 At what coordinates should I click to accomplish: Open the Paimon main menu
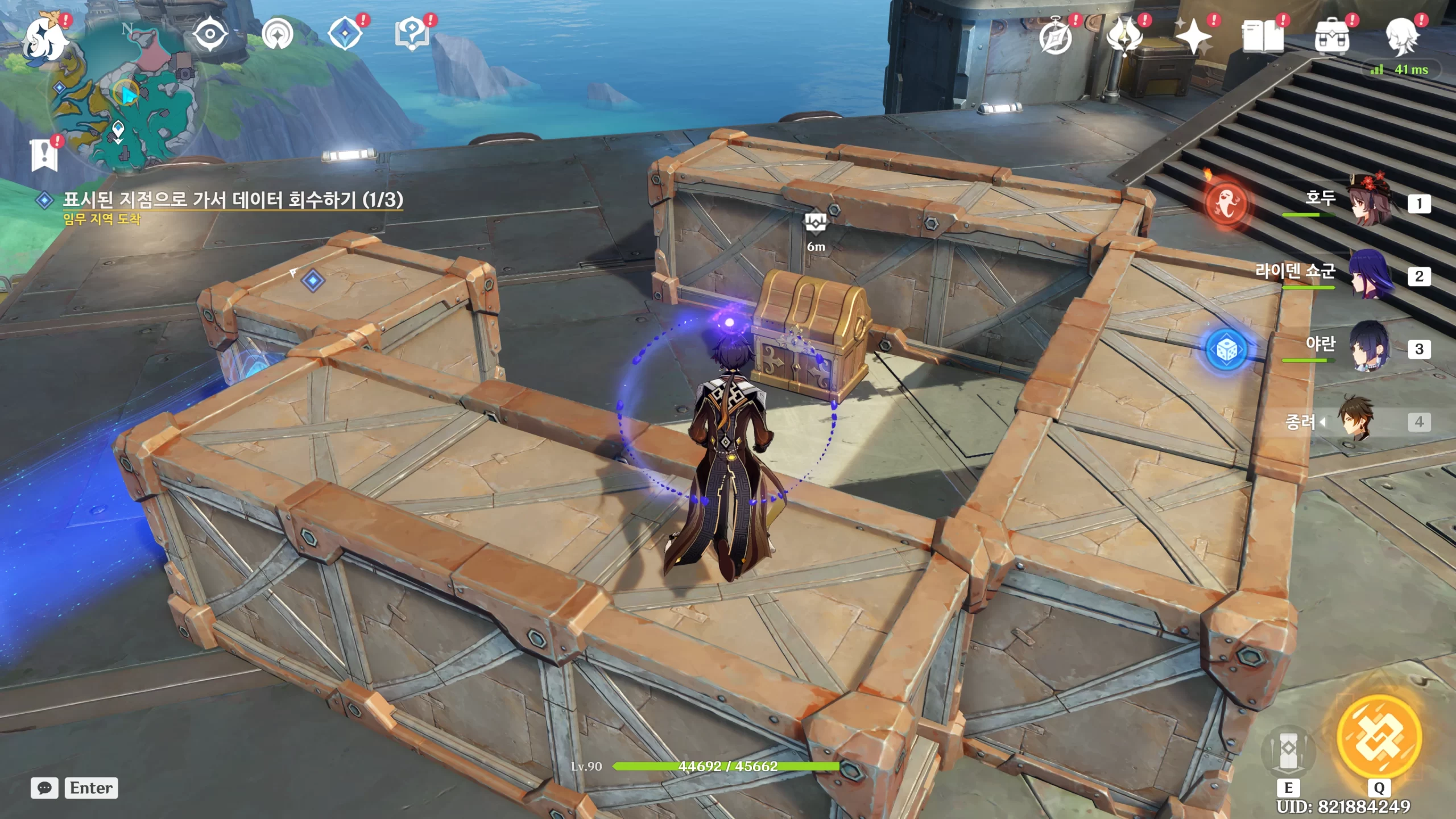click(x=44, y=39)
